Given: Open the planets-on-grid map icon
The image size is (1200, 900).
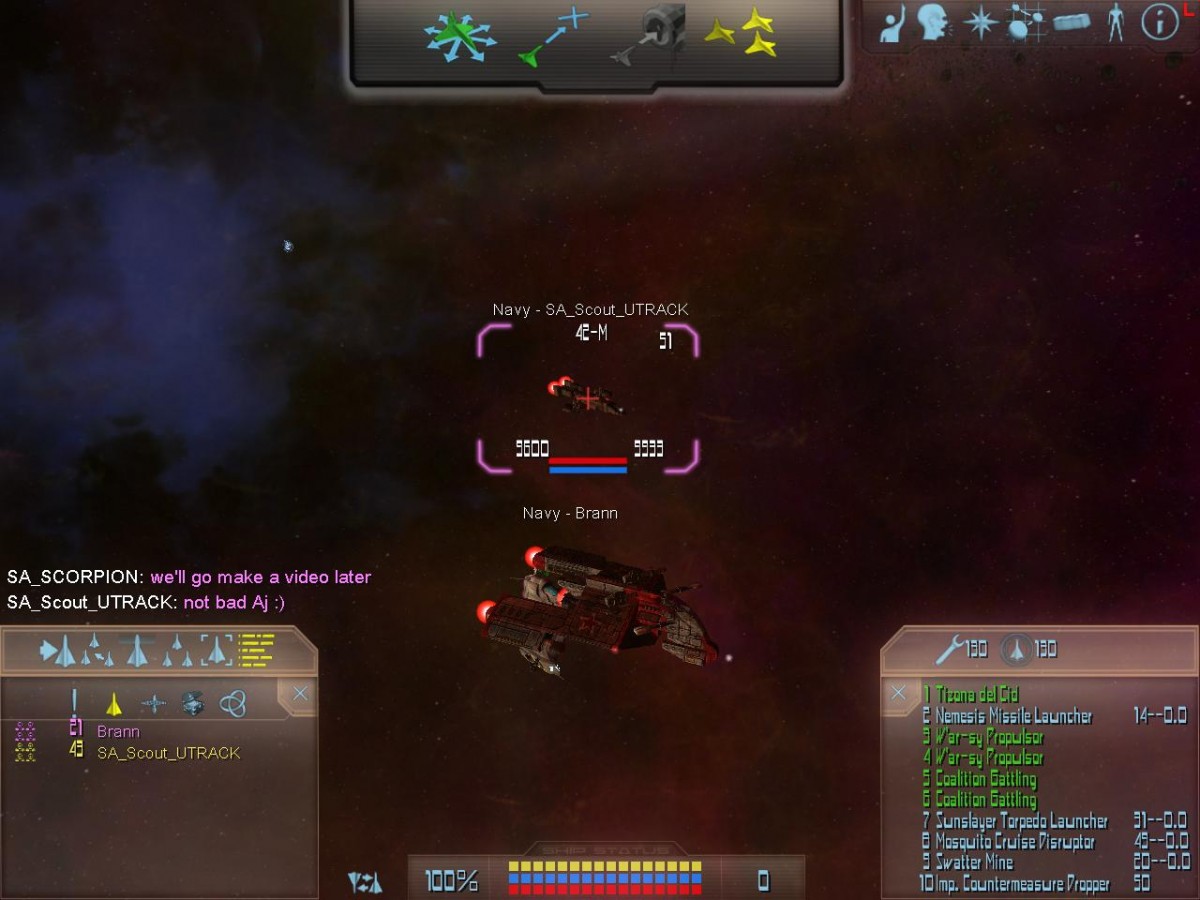Looking at the screenshot, I should pyautogui.click(x=1023, y=22).
